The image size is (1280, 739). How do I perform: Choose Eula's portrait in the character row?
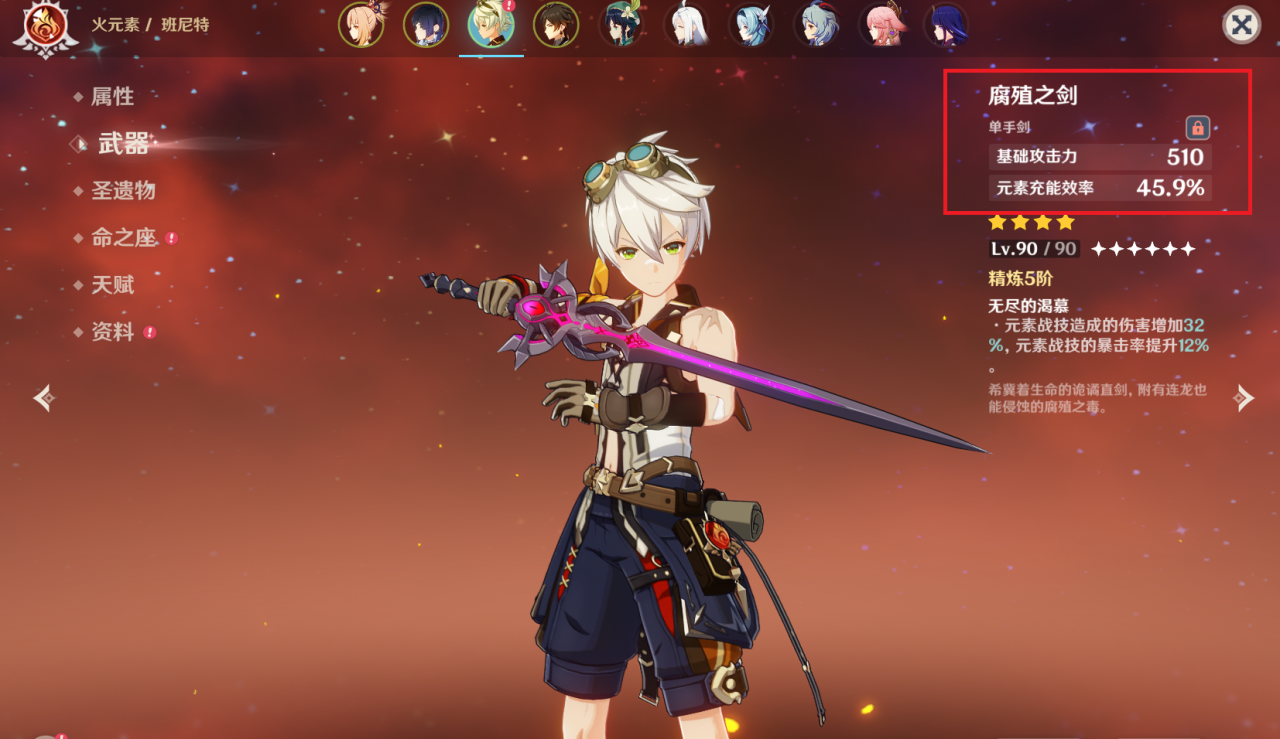(751, 25)
